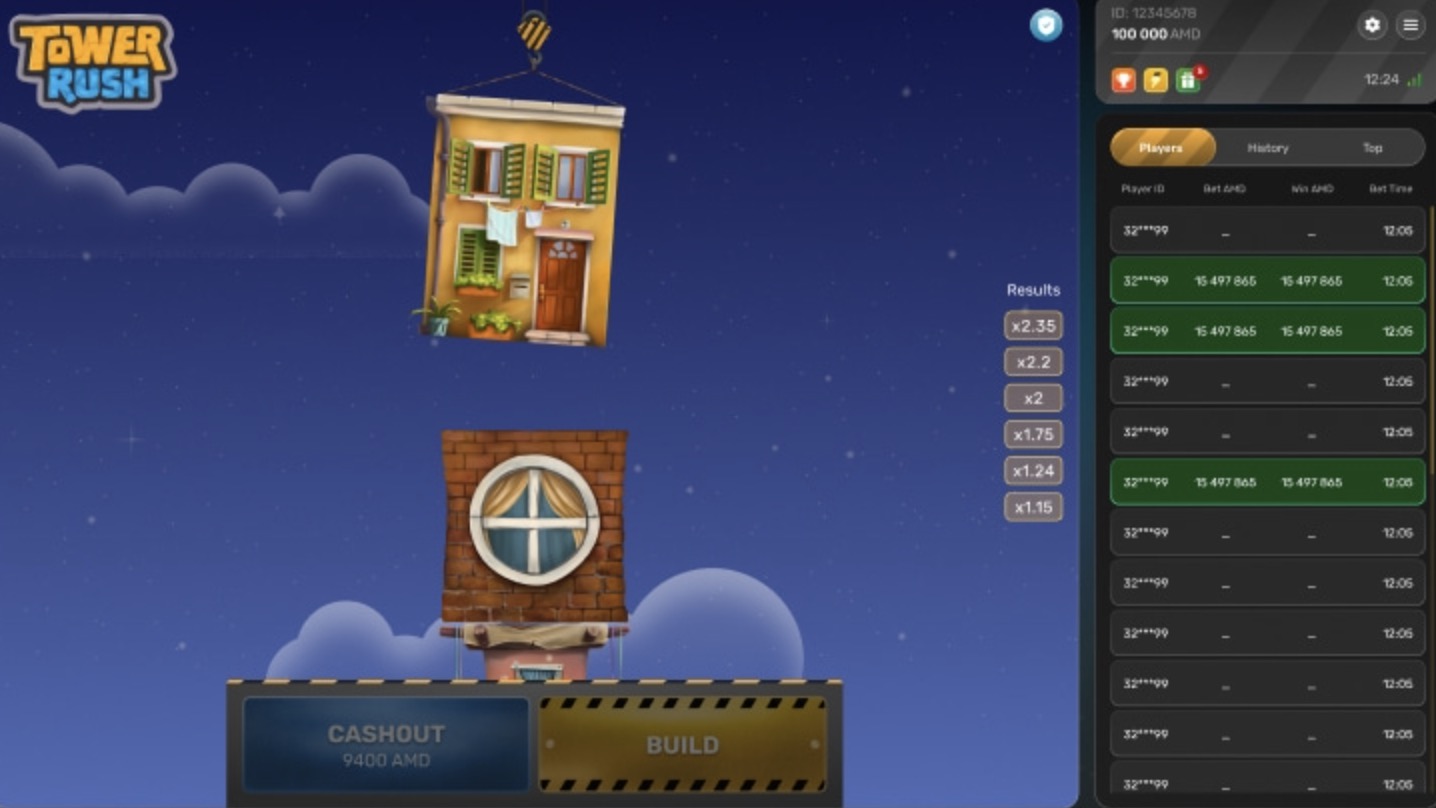Click the Bet Time column header
Image resolution: width=1436 pixels, height=808 pixels.
(1391, 188)
